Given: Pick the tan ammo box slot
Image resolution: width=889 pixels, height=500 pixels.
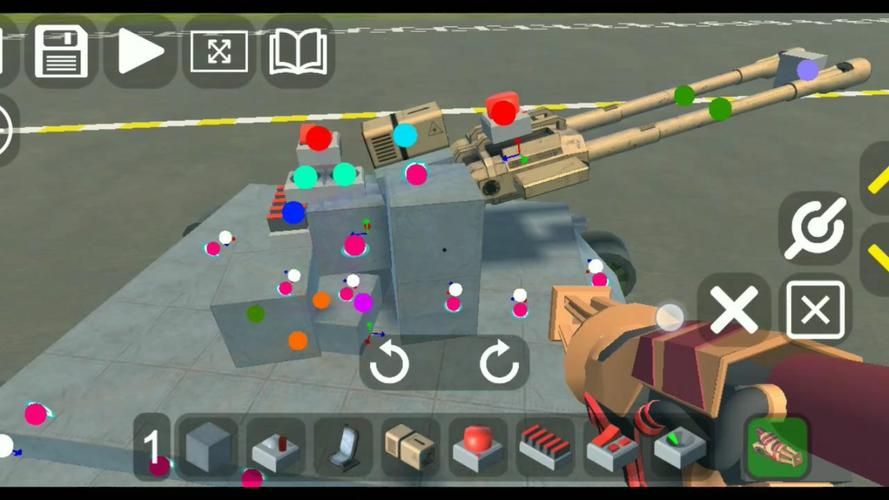Looking at the screenshot, I should coord(410,446).
